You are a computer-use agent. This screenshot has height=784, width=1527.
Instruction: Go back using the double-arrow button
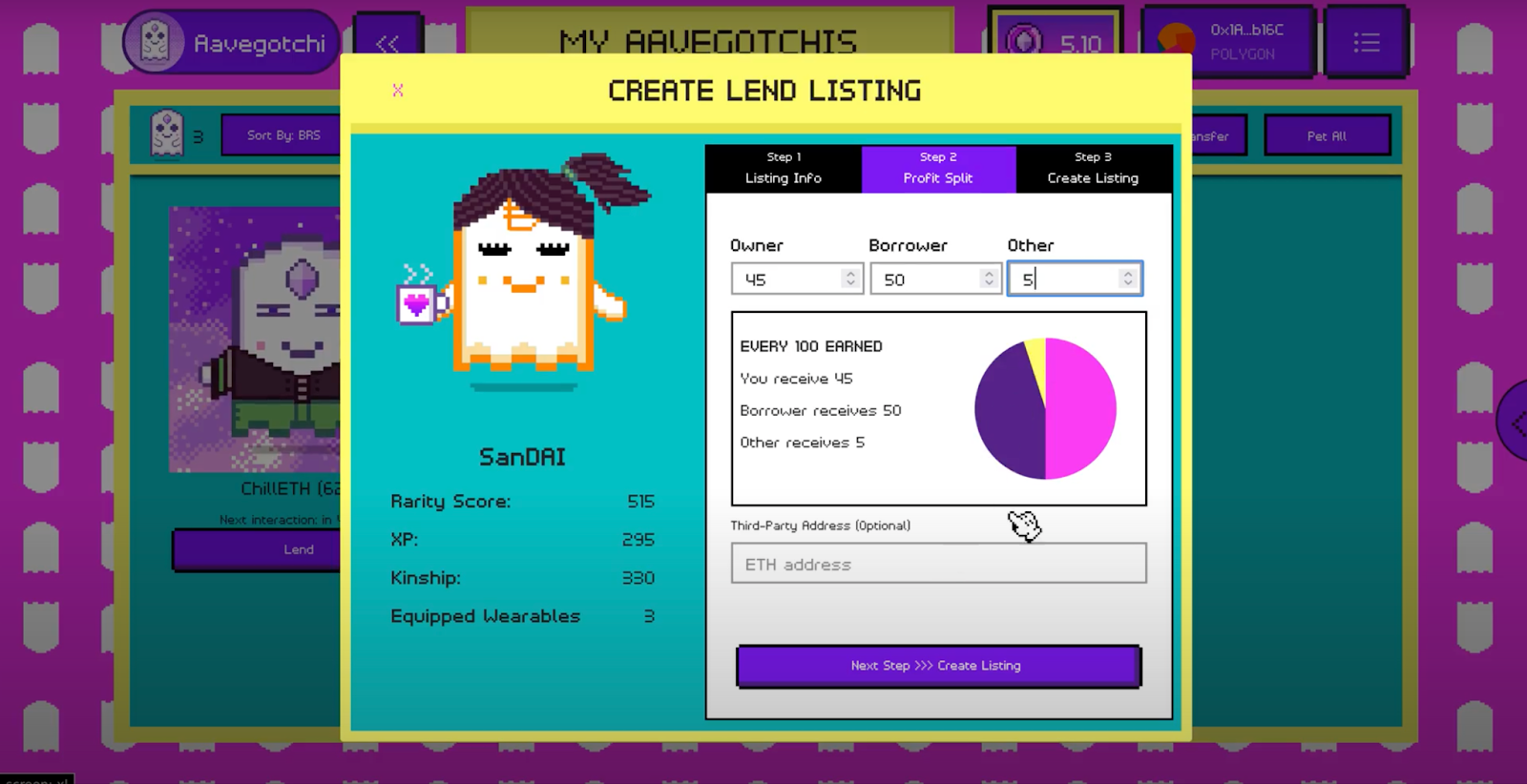point(387,44)
